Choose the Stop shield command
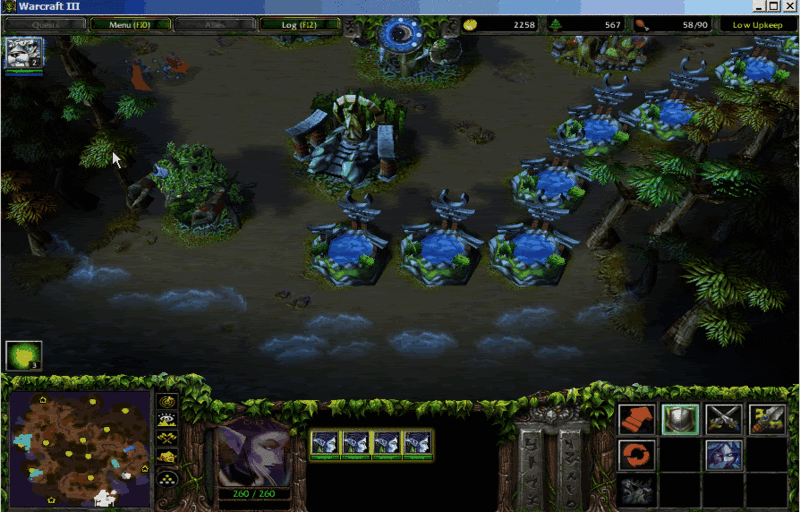 pyautogui.click(x=680, y=420)
